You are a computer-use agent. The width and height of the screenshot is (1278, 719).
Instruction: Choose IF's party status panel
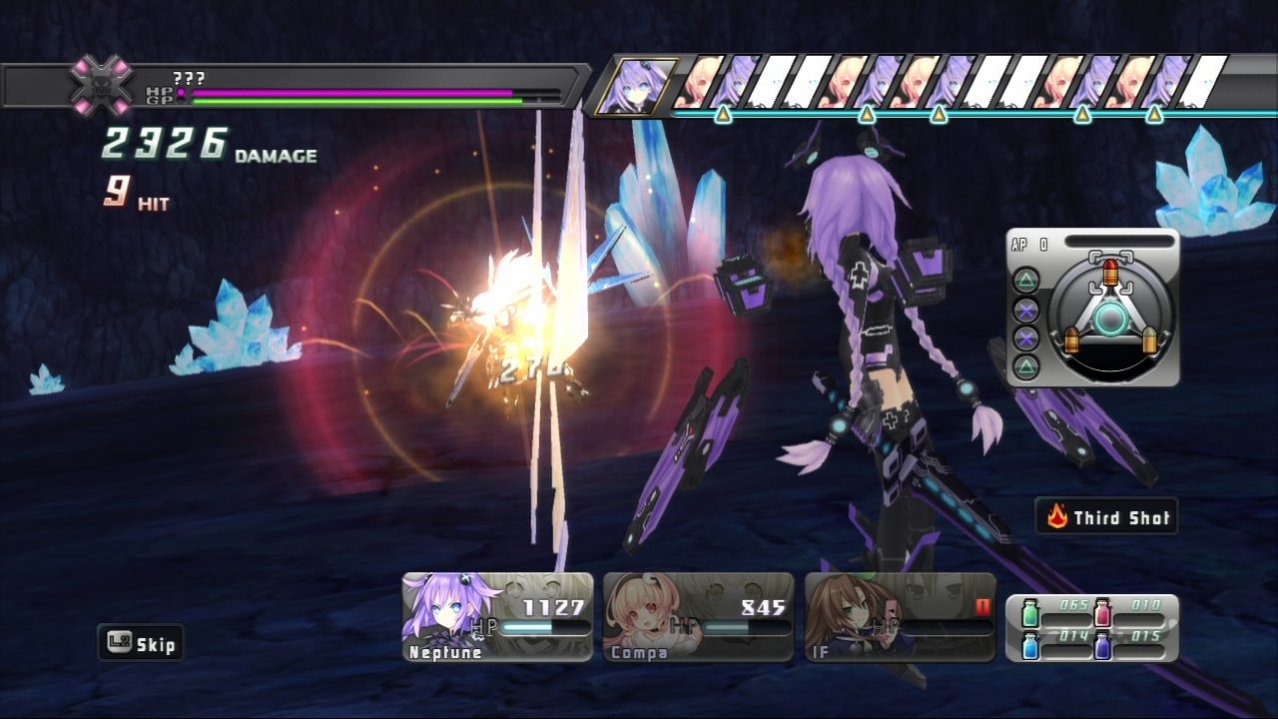900,616
